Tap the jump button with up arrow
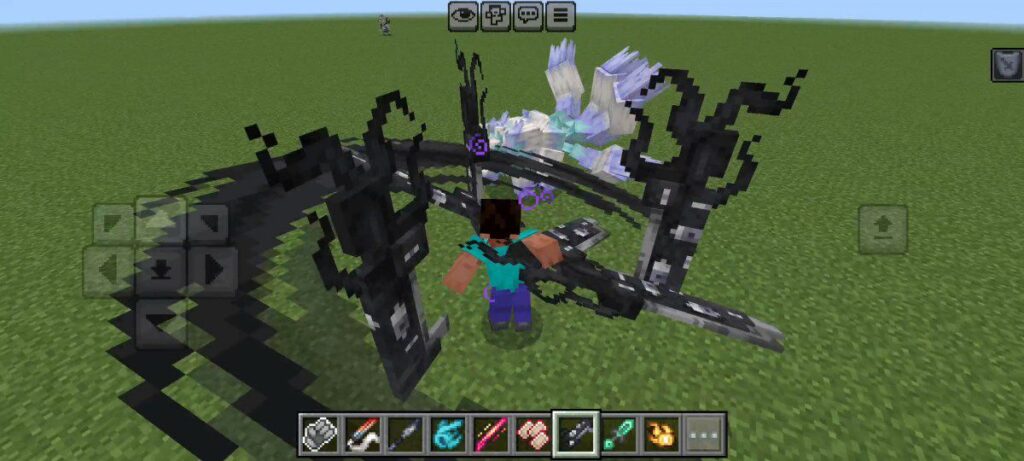This screenshot has height=461, width=1024. (x=883, y=229)
